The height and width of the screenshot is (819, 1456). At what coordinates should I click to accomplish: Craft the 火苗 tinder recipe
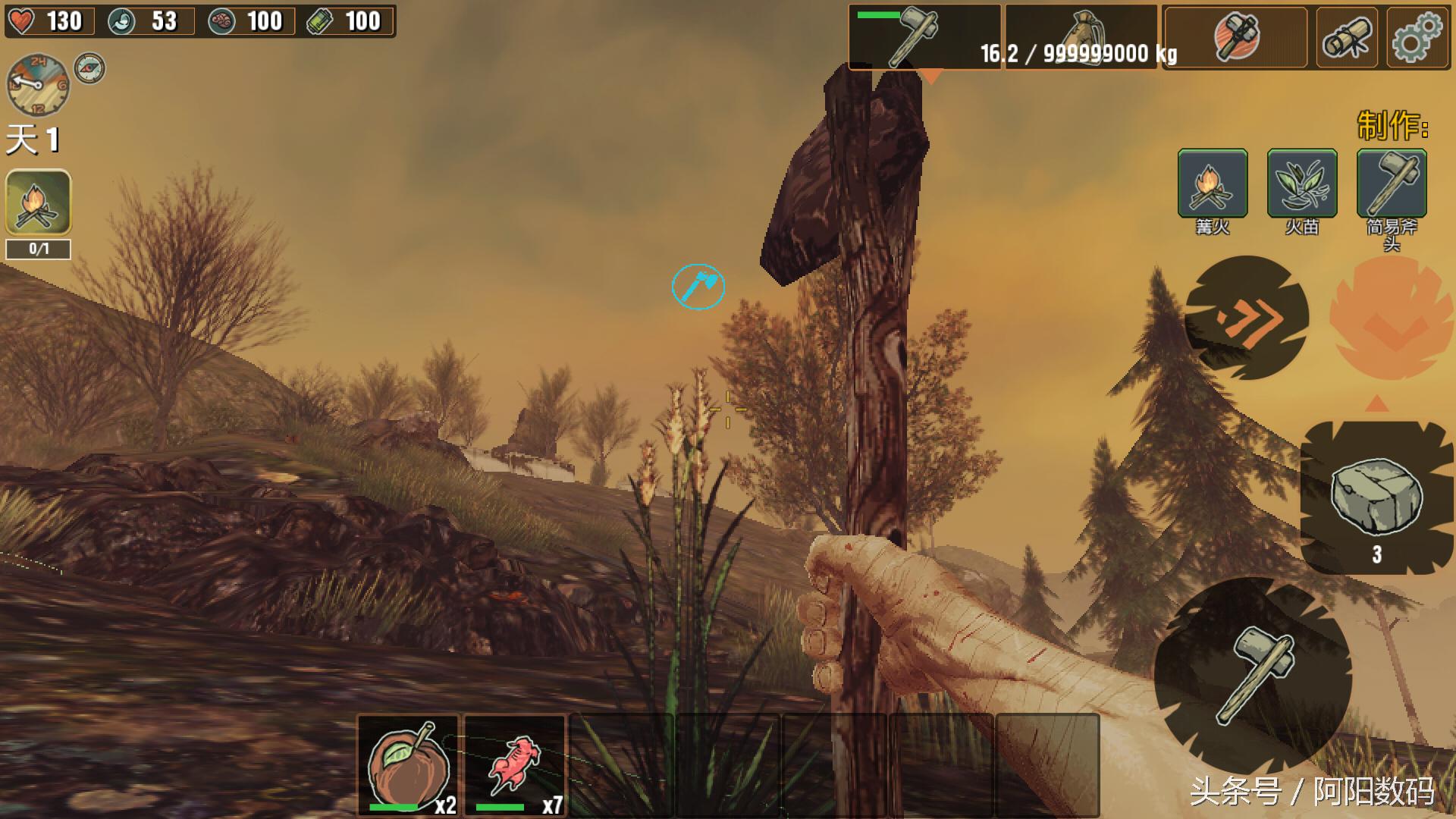point(1301,184)
